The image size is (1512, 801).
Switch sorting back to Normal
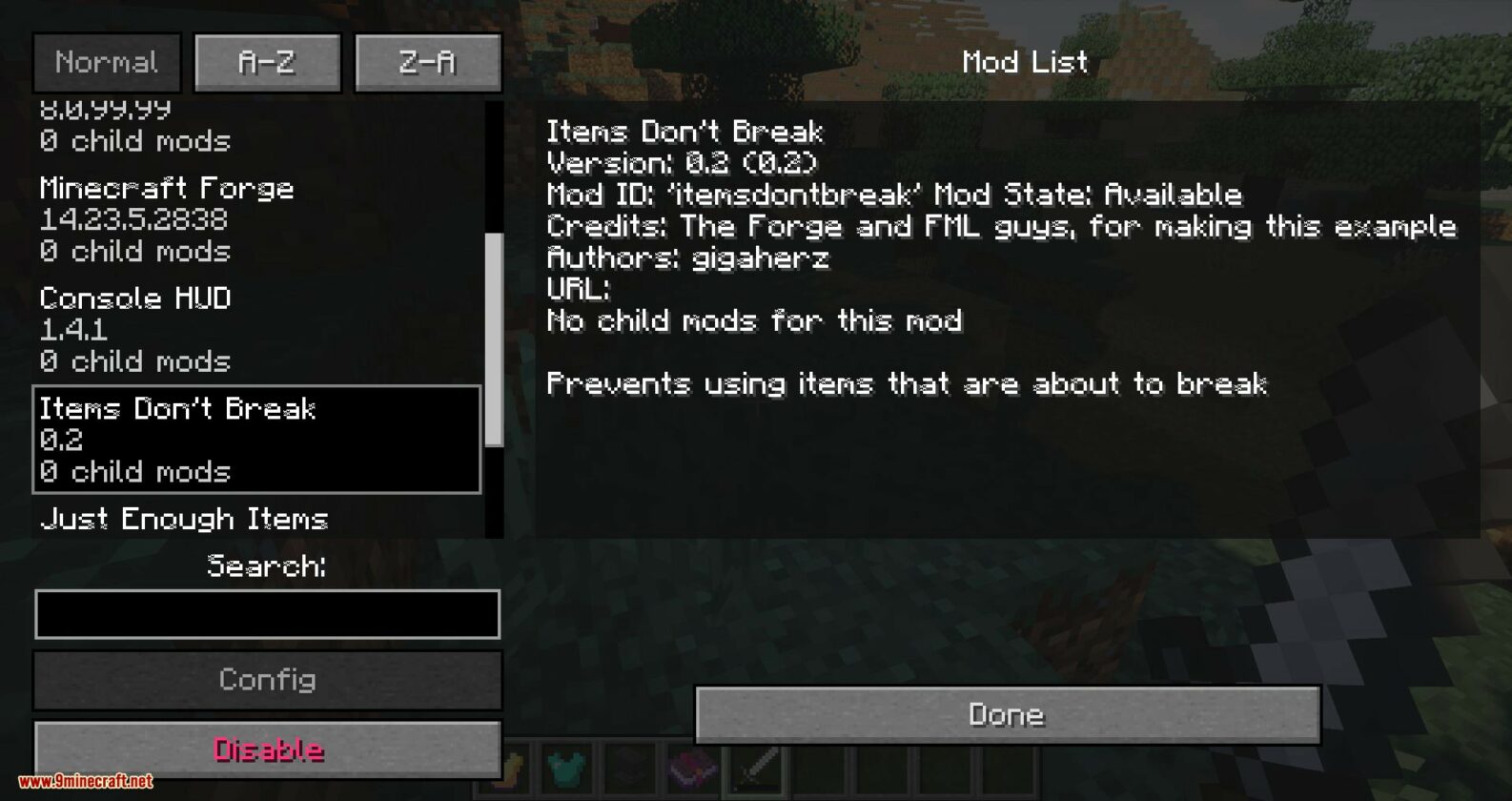point(107,61)
